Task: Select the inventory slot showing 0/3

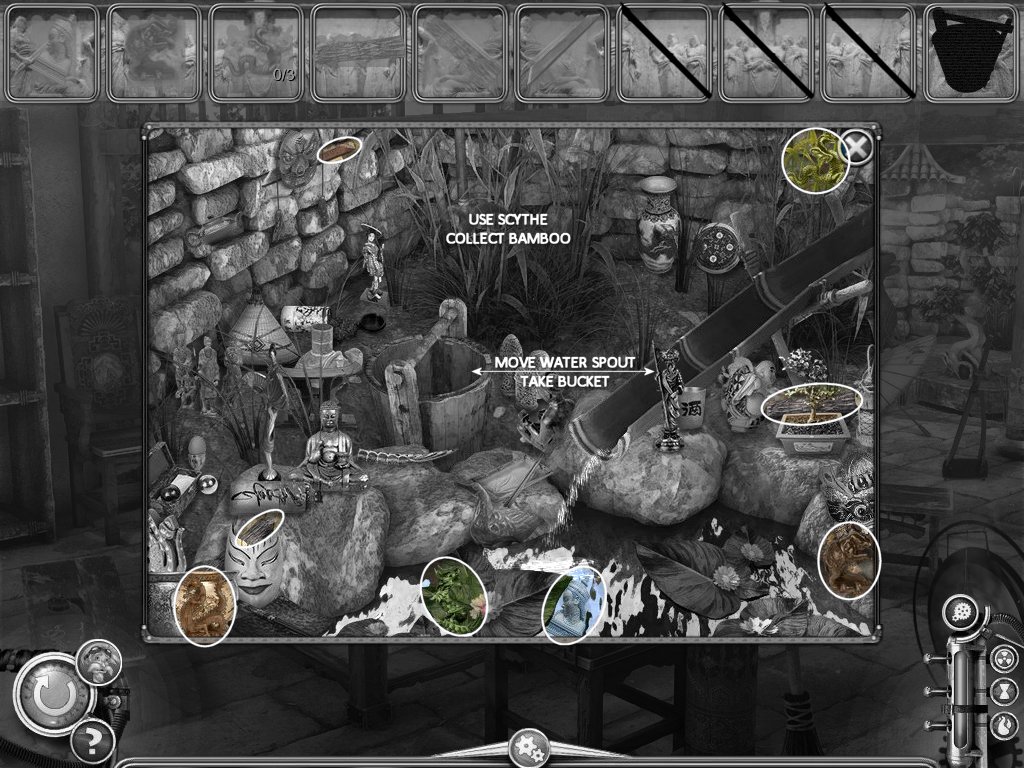Action: point(256,53)
